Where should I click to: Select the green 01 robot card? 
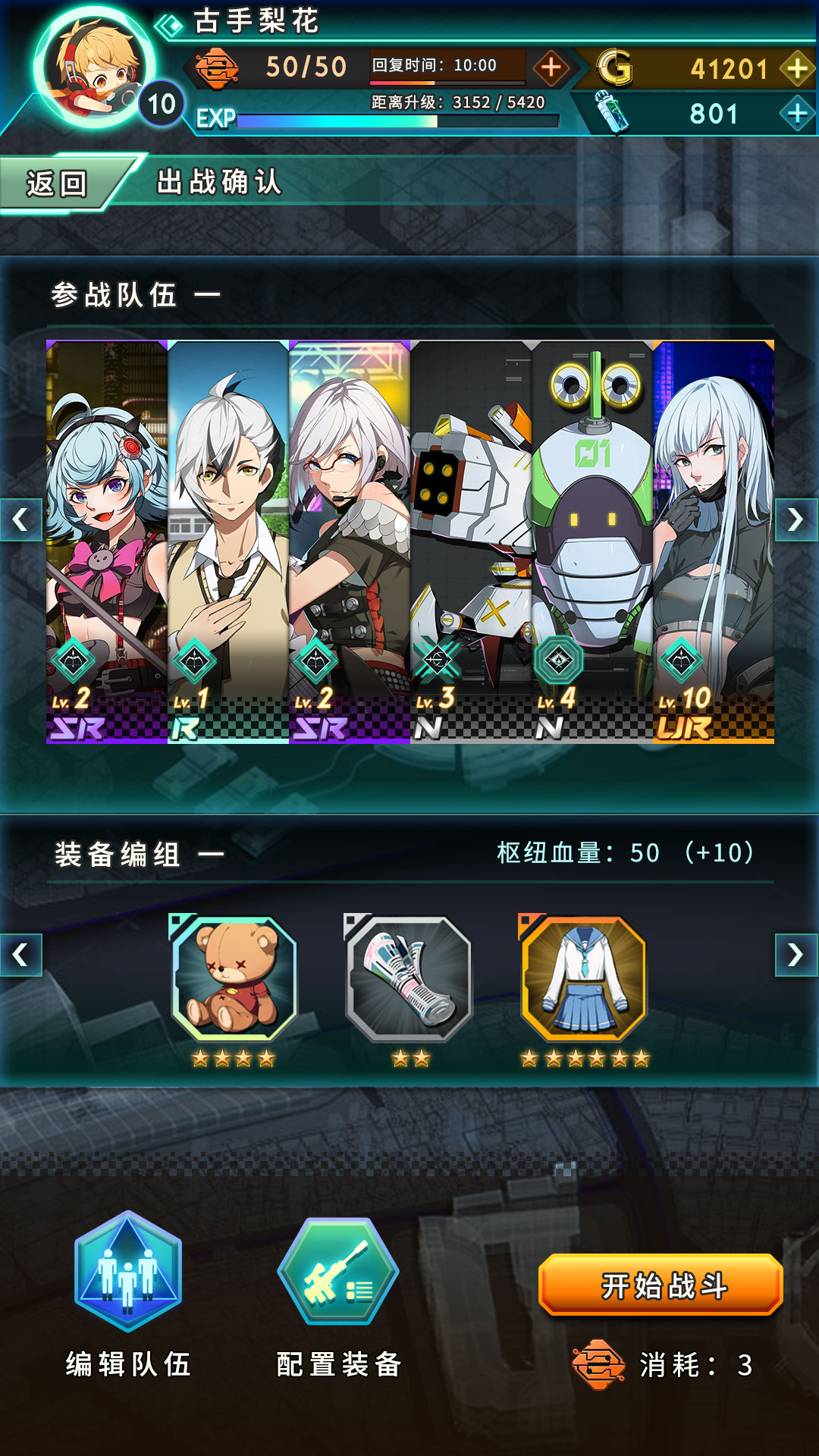coord(592,541)
